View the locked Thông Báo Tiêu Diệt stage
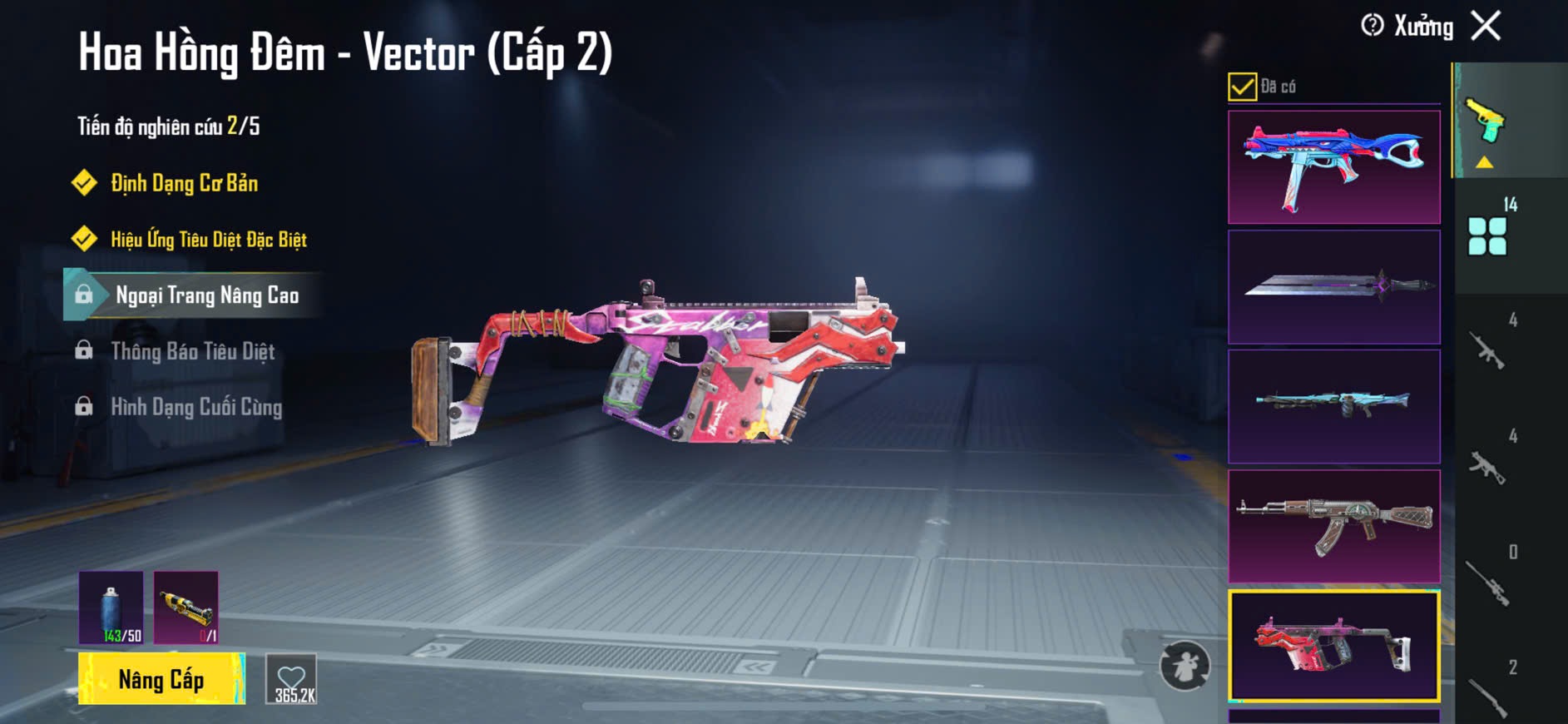The height and width of the screenshot is (724, 1568). point(192,351)
